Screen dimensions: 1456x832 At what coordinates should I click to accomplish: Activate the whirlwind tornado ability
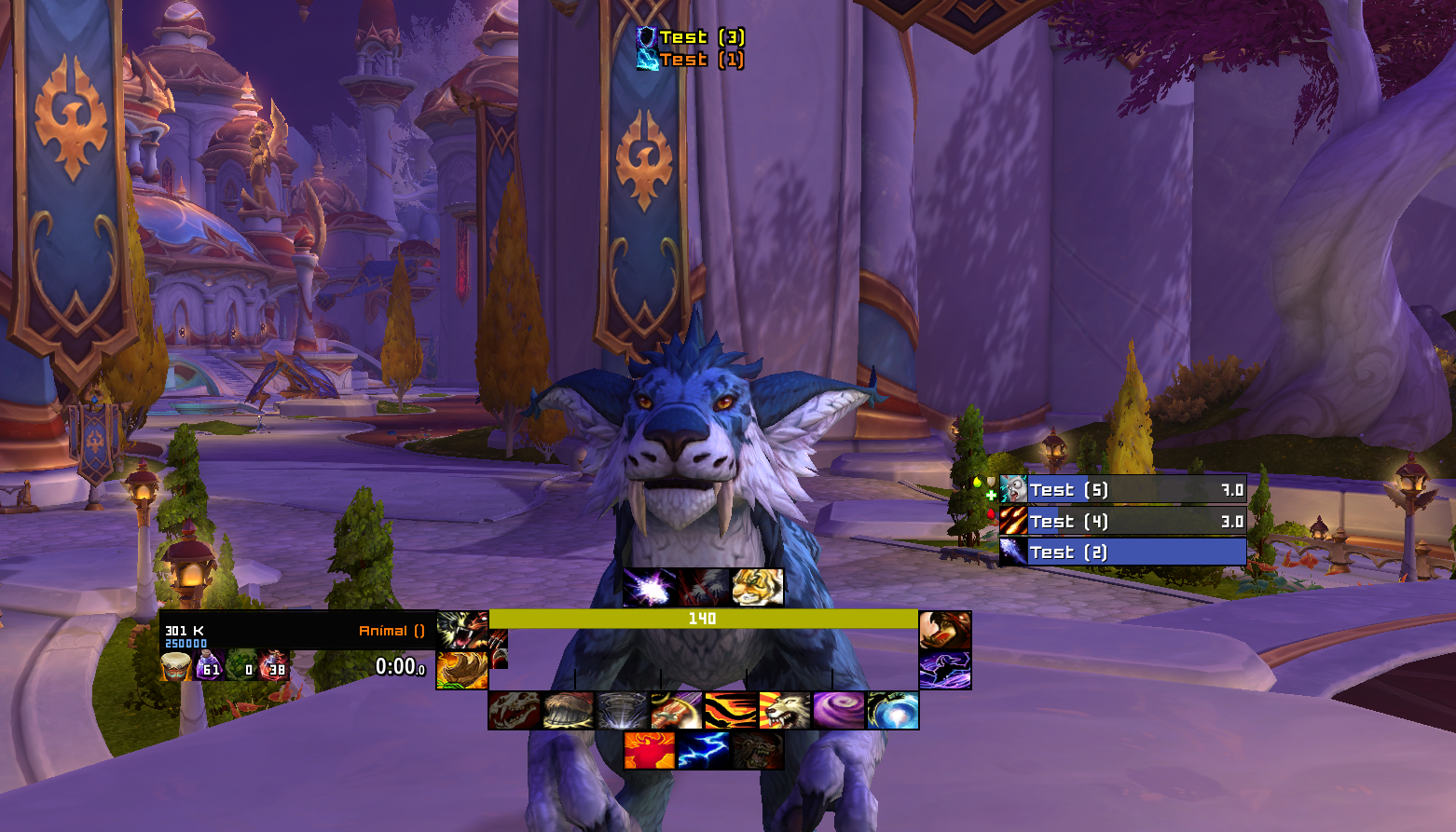(622, 711)
